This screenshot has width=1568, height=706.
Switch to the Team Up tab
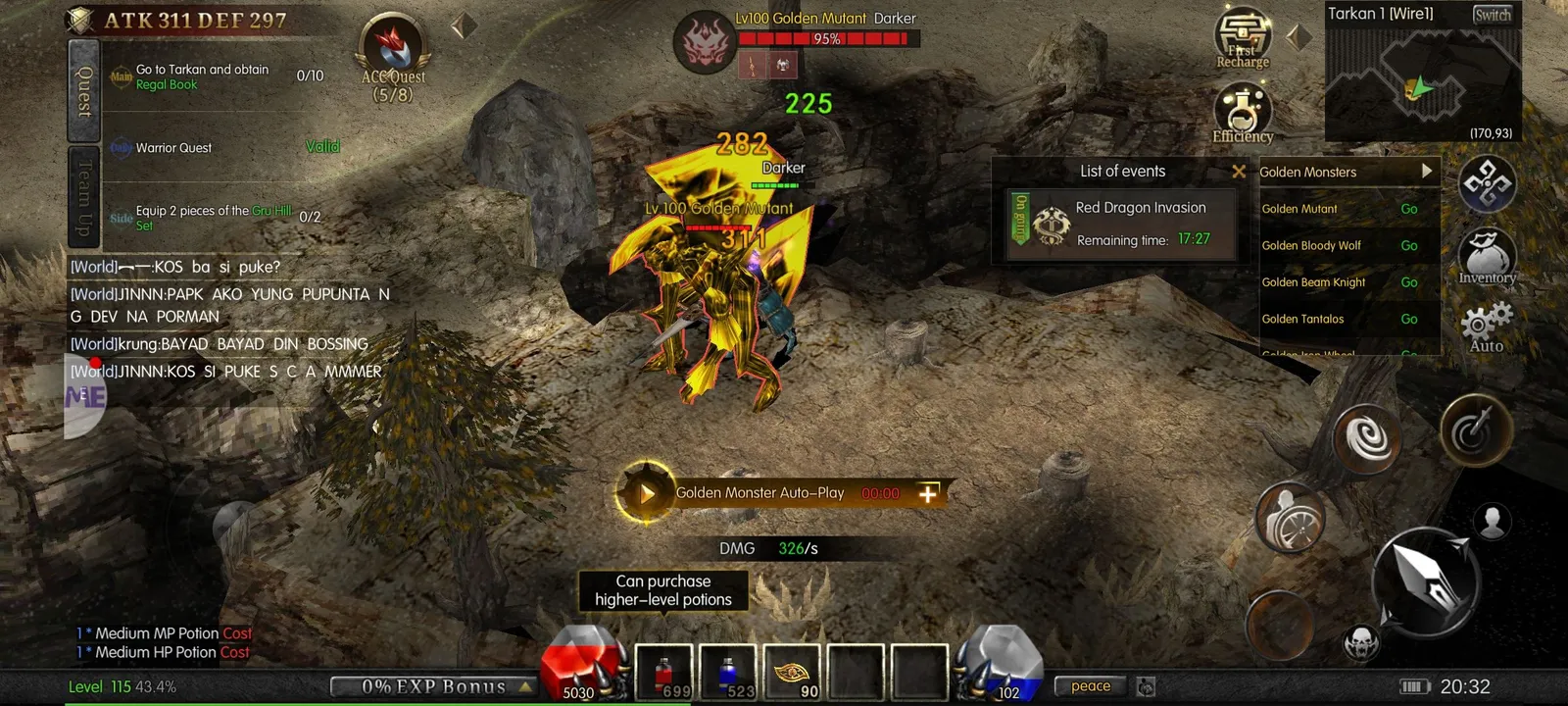(84, 198)
